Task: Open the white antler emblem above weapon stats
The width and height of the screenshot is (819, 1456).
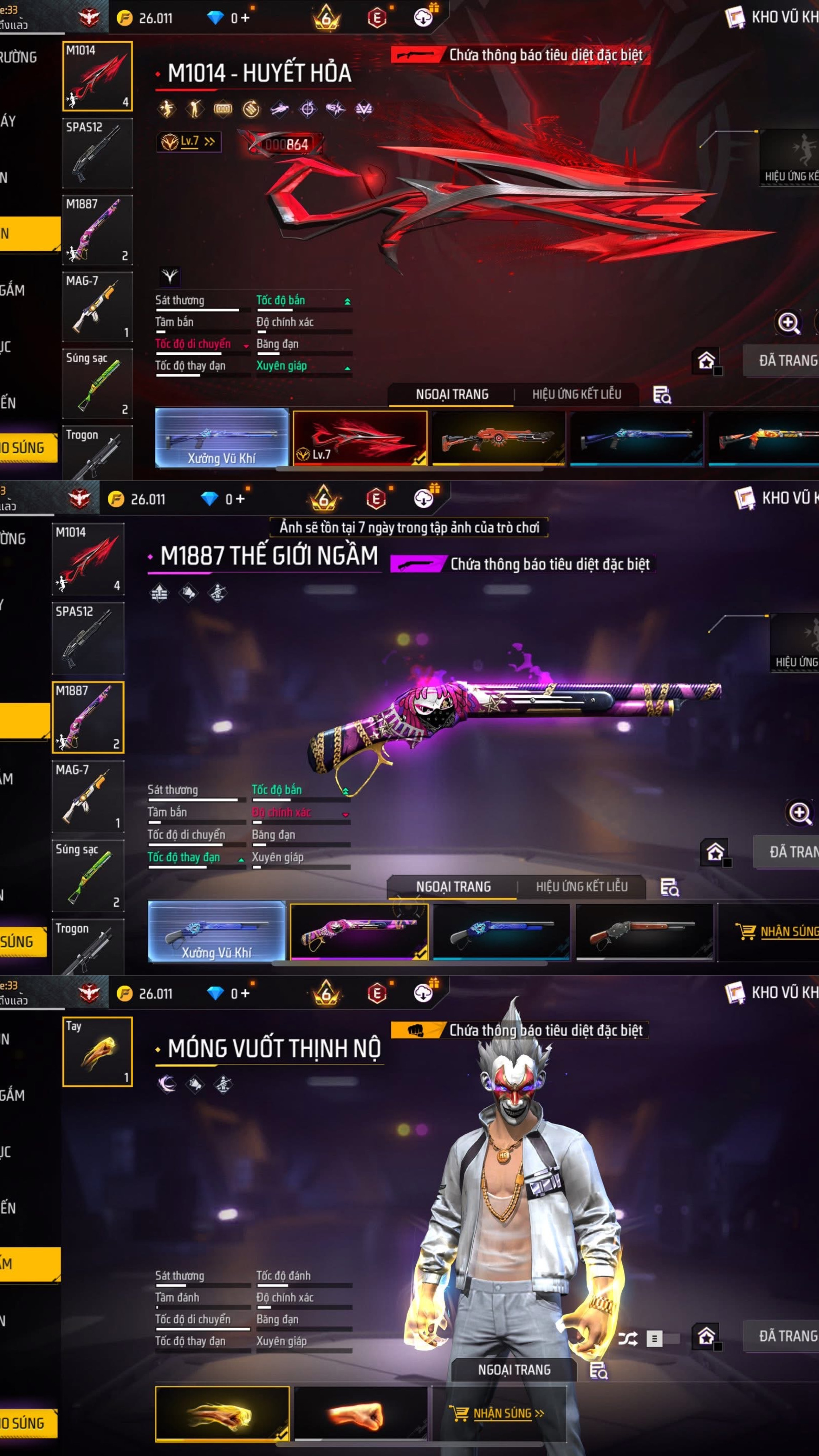Action: coord(170,277)
